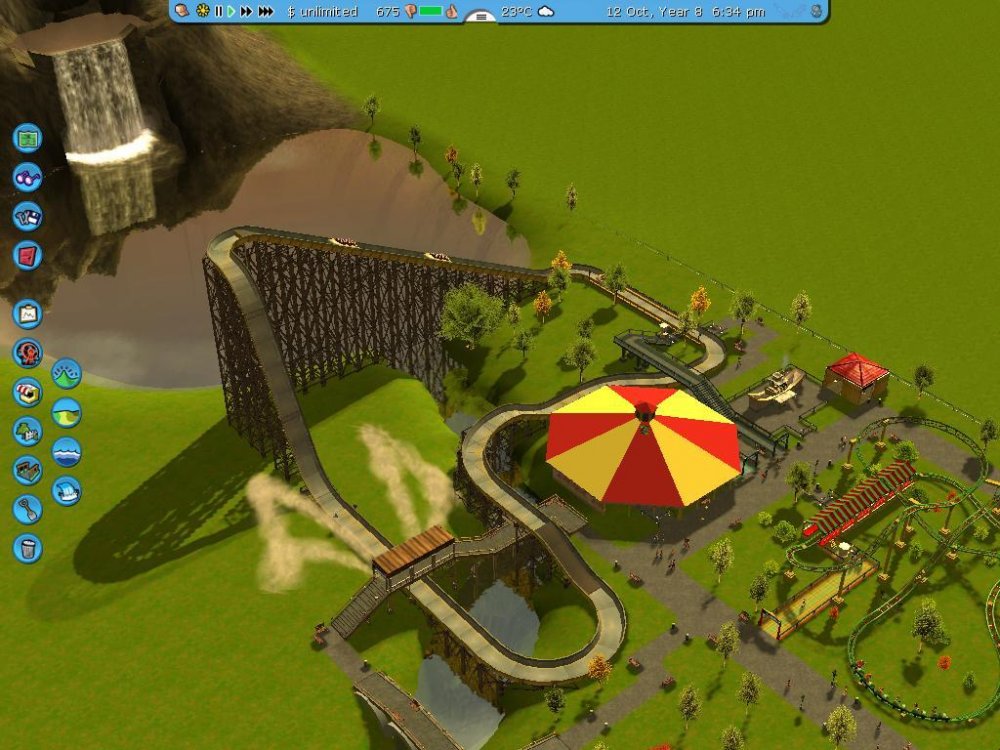
Task: Open the scenery tree and fence menu
Action: pyautogui.click(x=27, y=431)
